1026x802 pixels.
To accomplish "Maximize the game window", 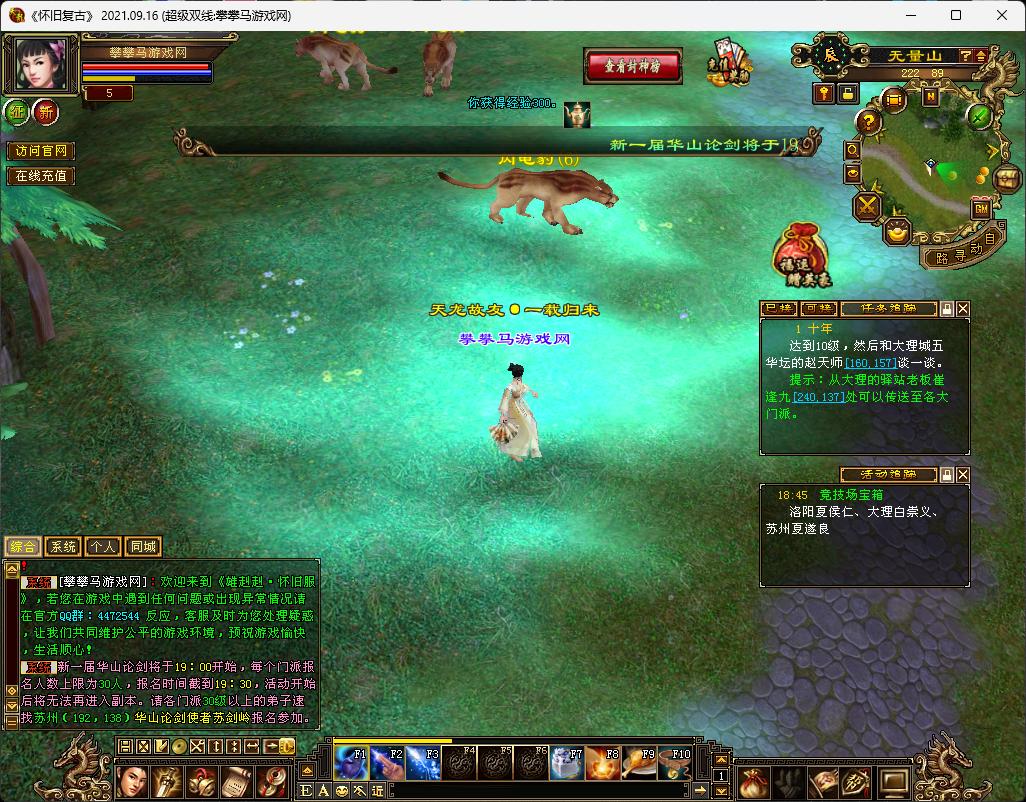I will (x=956, y=15).
